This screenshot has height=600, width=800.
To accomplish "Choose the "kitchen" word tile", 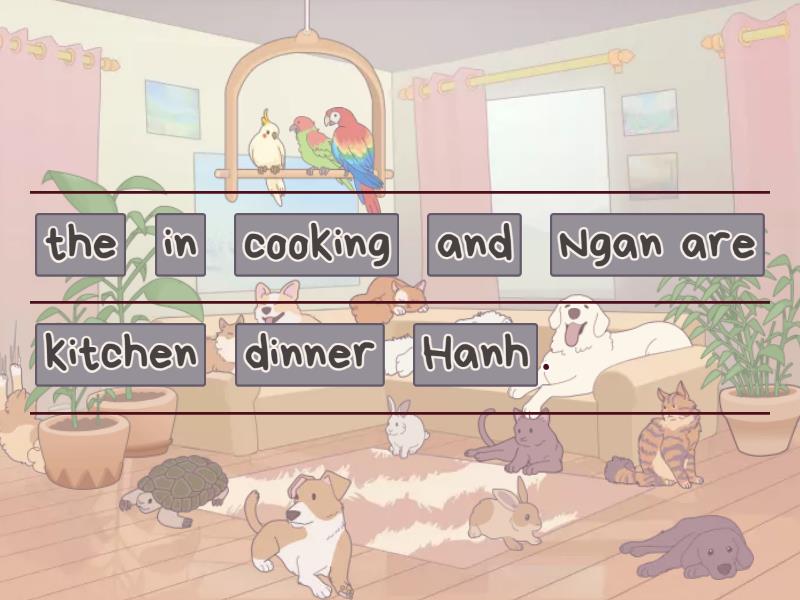I will [x=120, y=354].
